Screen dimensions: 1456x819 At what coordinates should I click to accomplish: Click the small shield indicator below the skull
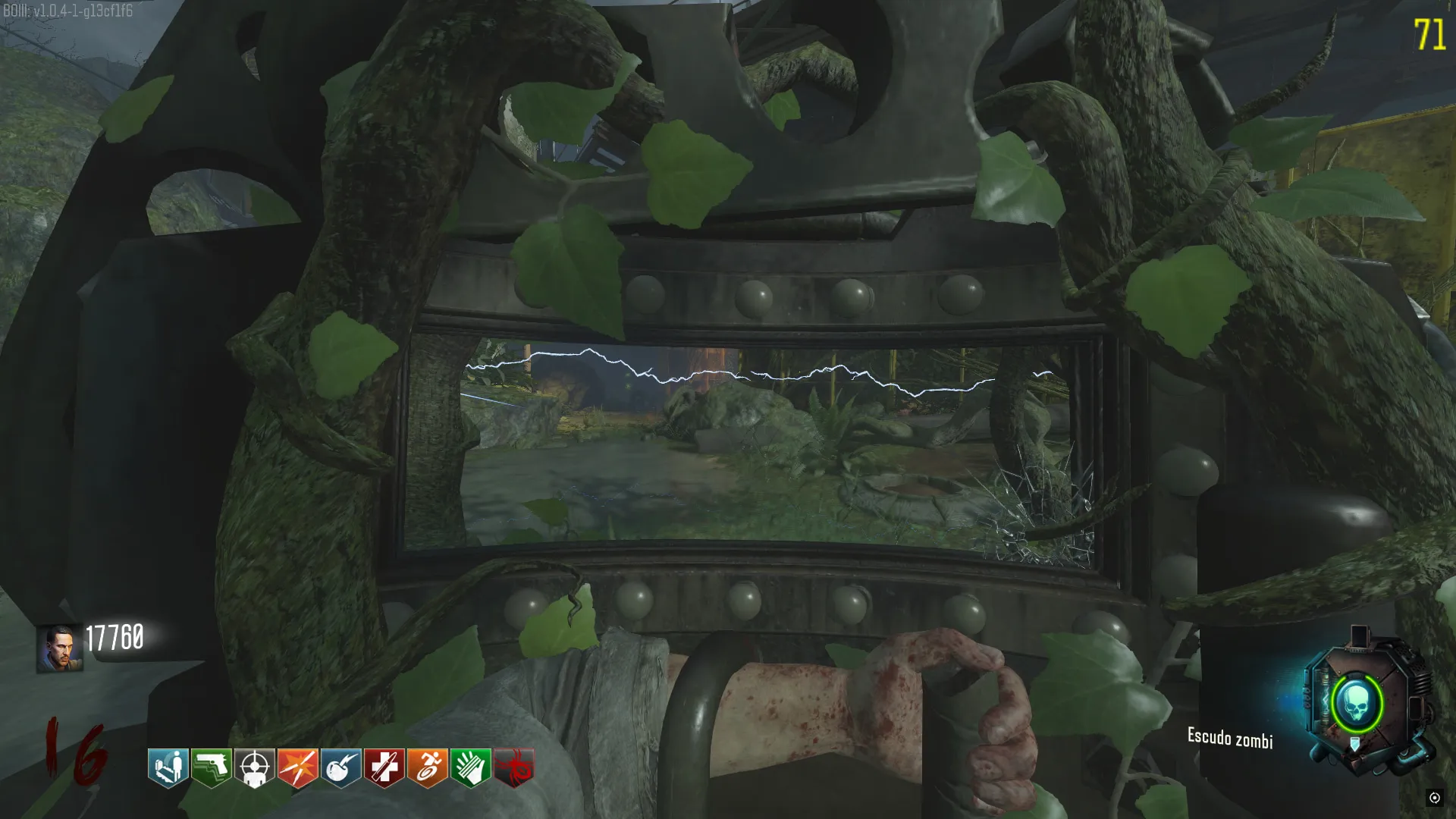click(x=1355, y=746)
